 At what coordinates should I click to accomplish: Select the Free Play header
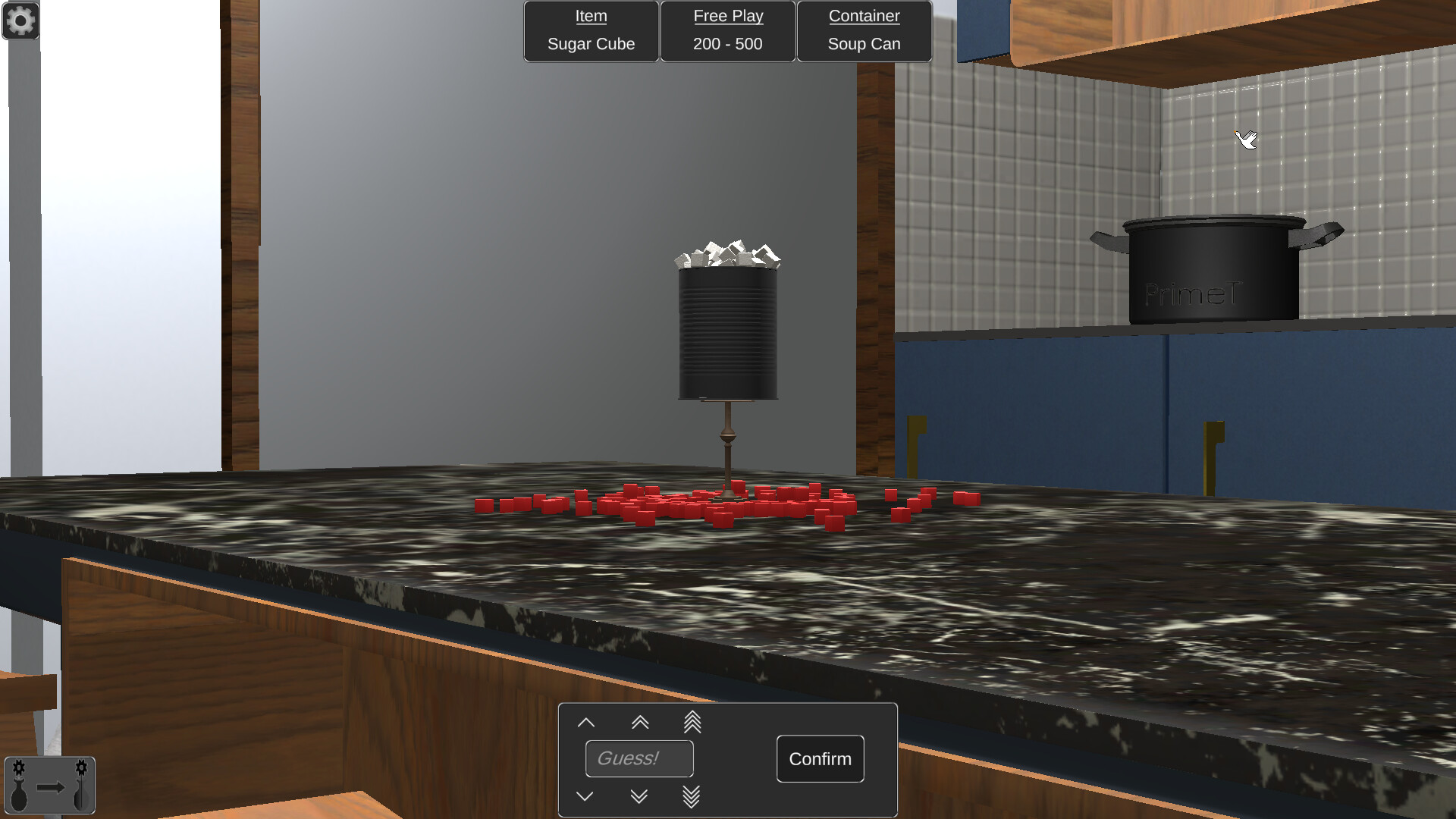727,16
